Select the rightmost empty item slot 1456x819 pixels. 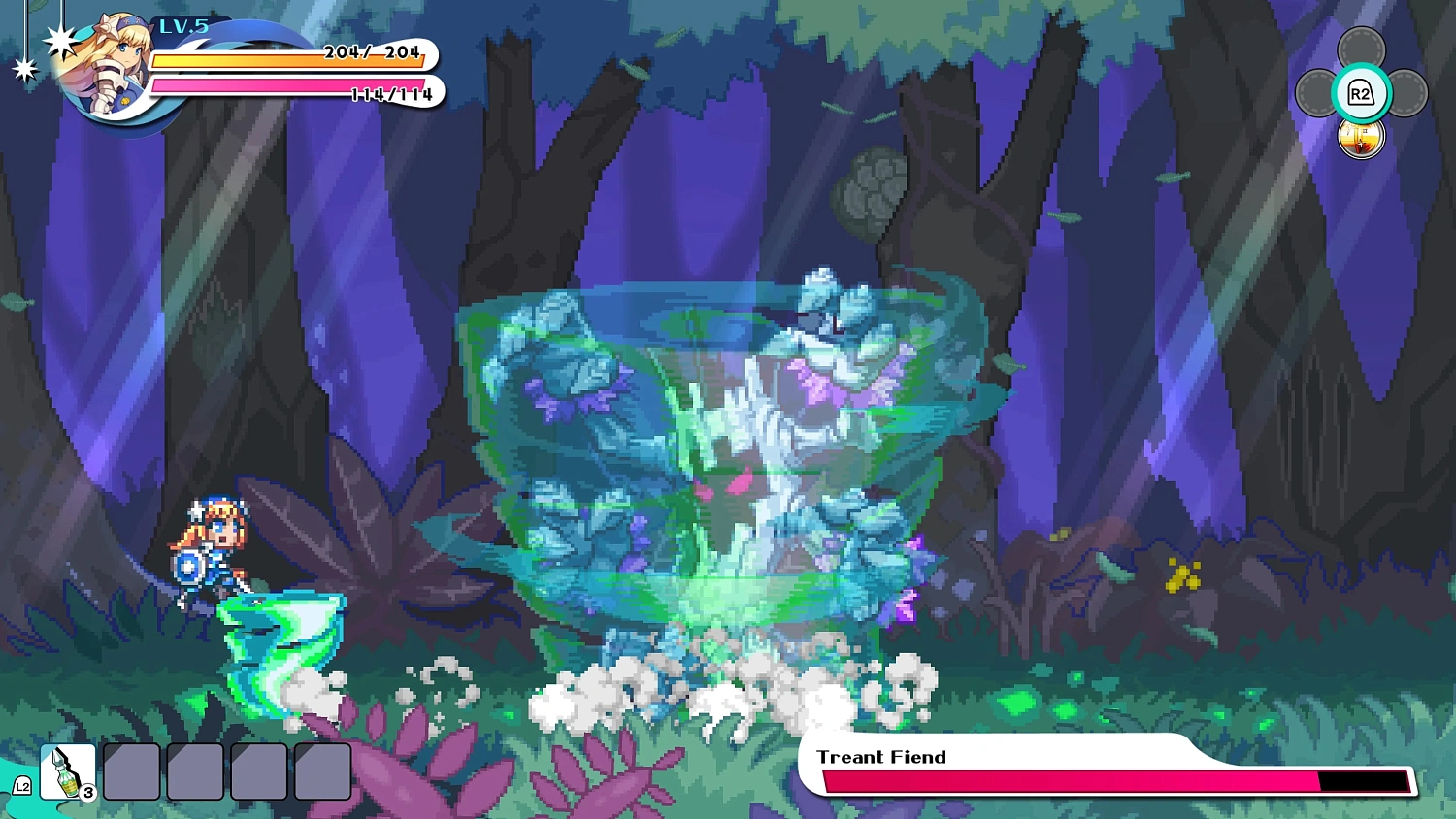pos(322,771)
